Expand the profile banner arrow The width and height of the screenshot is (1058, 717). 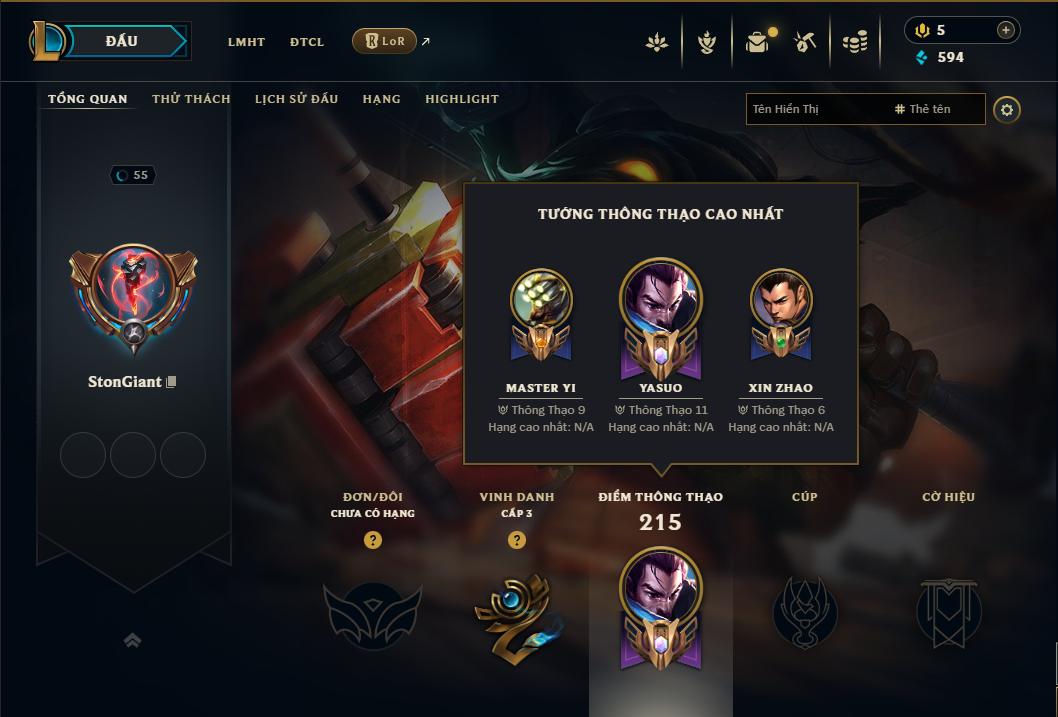point(132,640)
